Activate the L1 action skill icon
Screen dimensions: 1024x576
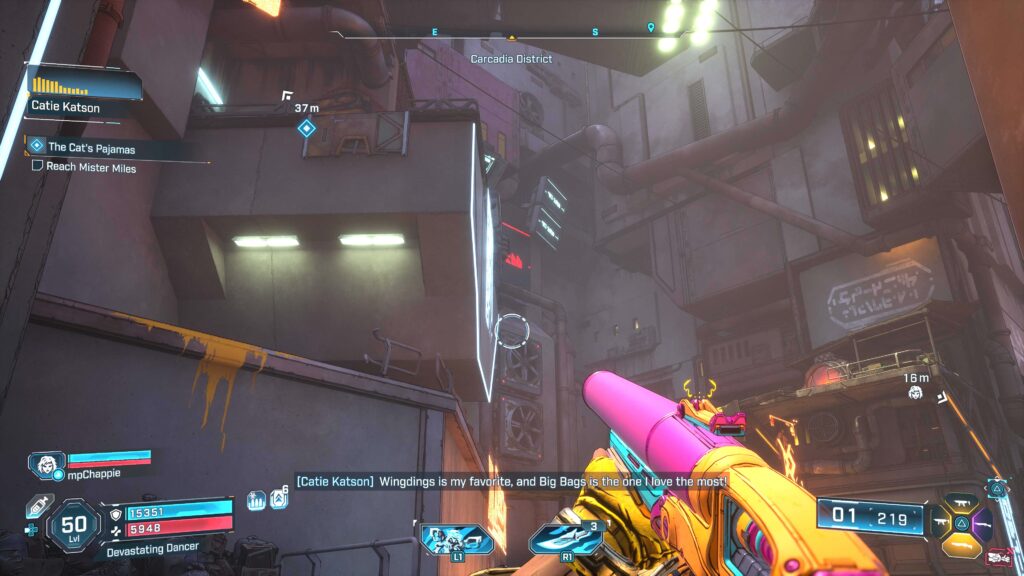444,540
